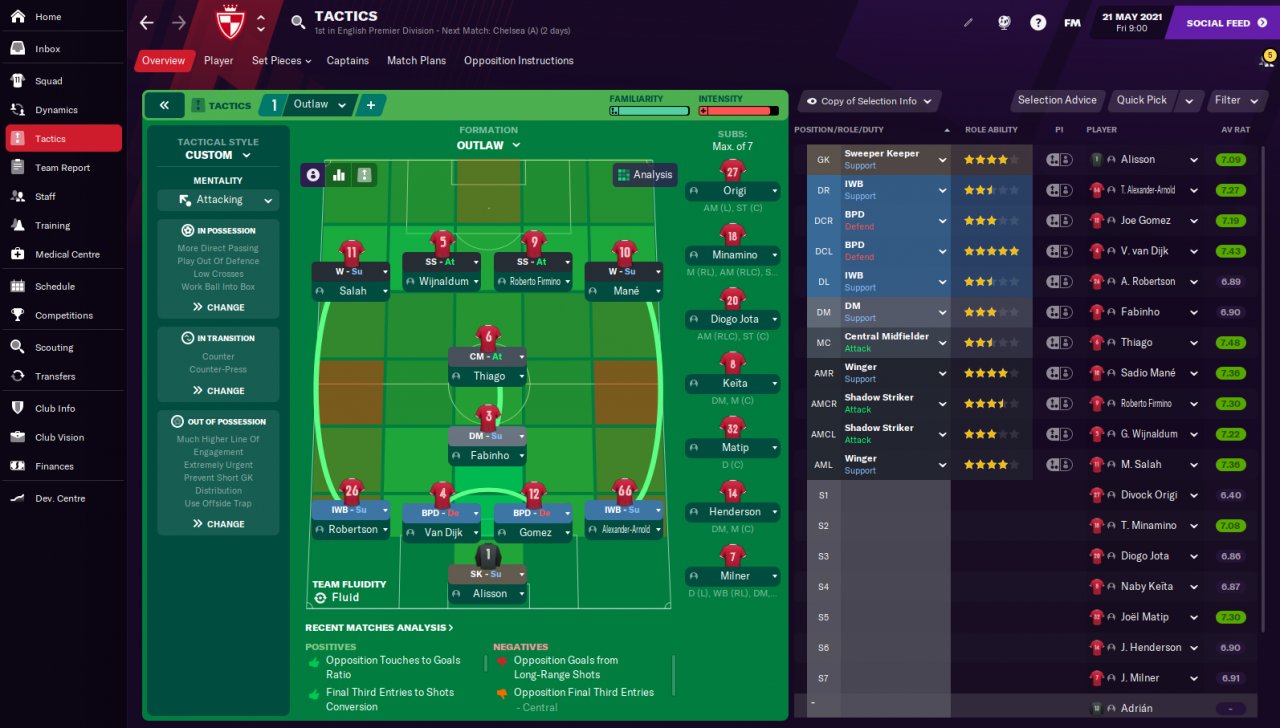Select Salah on the tactics pitch
1280x728 pixels.
click(351, 291)
